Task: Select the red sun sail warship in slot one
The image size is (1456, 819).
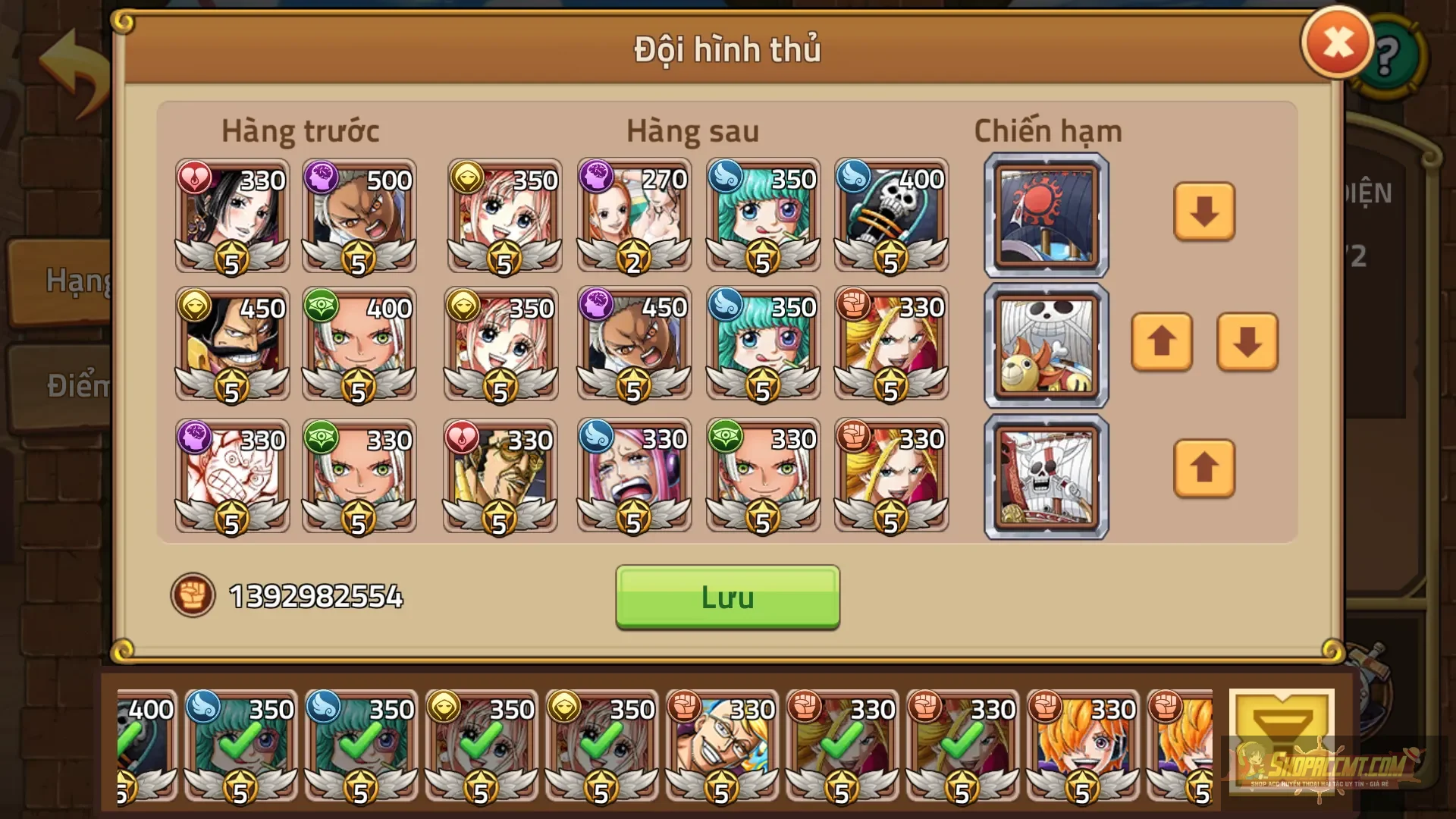Action: click(1046, 215)
